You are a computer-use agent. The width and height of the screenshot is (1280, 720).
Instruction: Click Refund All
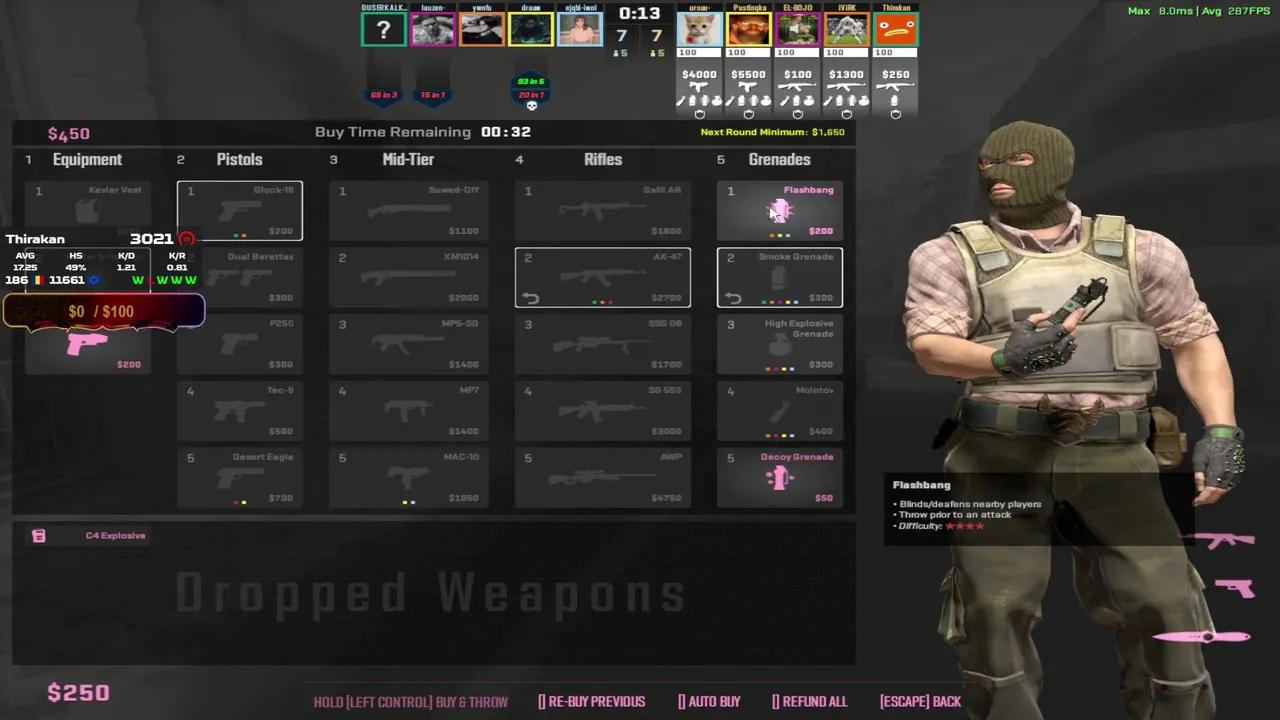coord(810,701)
